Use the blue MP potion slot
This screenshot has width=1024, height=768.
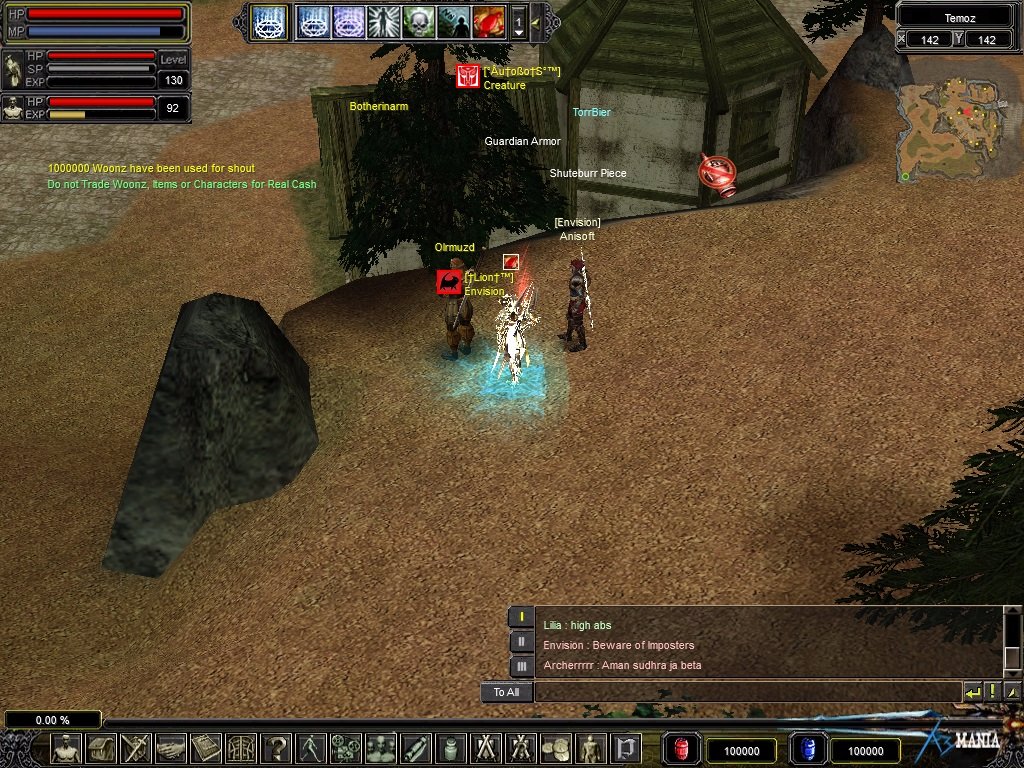click(807, 749)
